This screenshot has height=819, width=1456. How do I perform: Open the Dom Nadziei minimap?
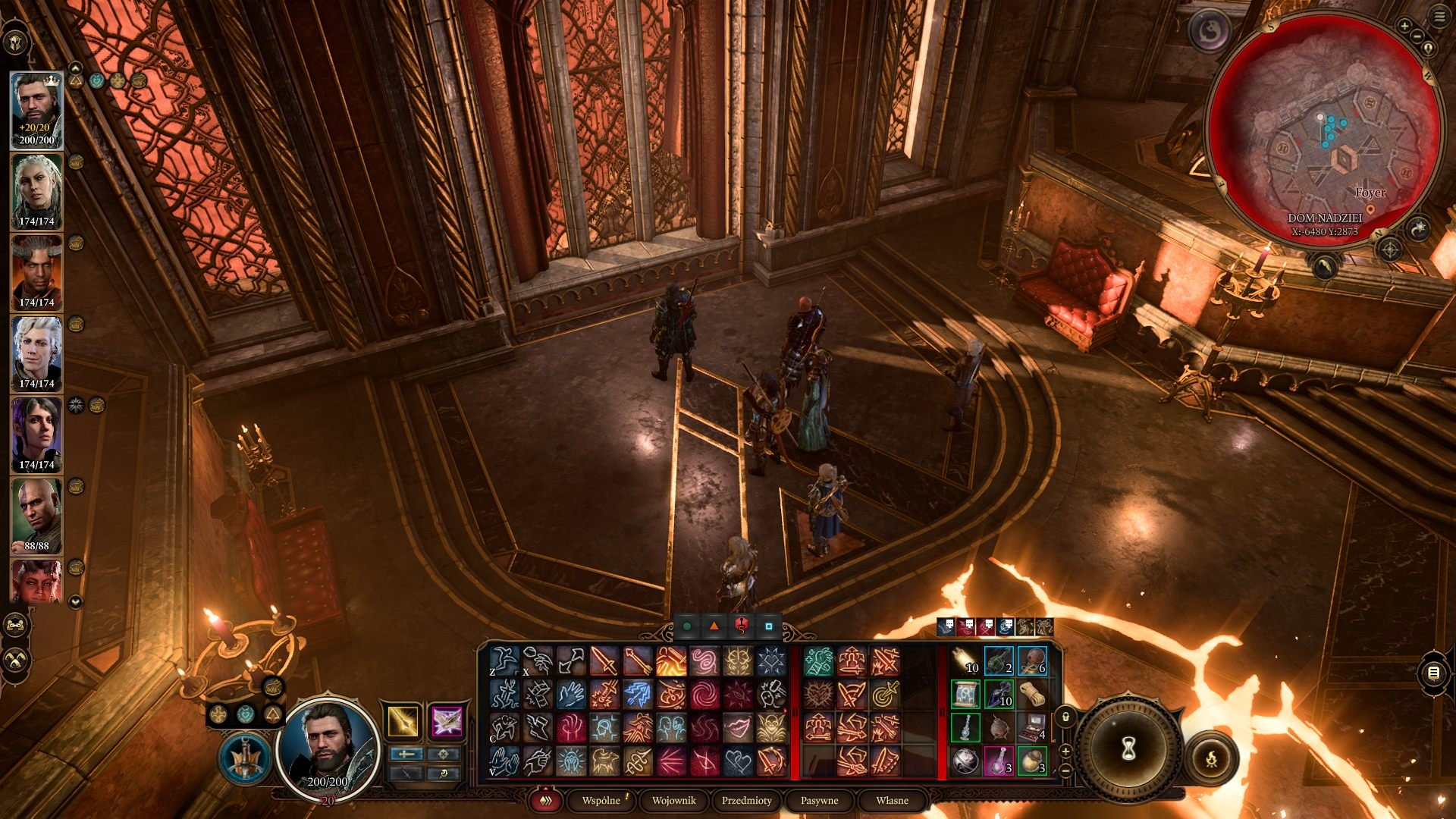tap(1324, 129)
